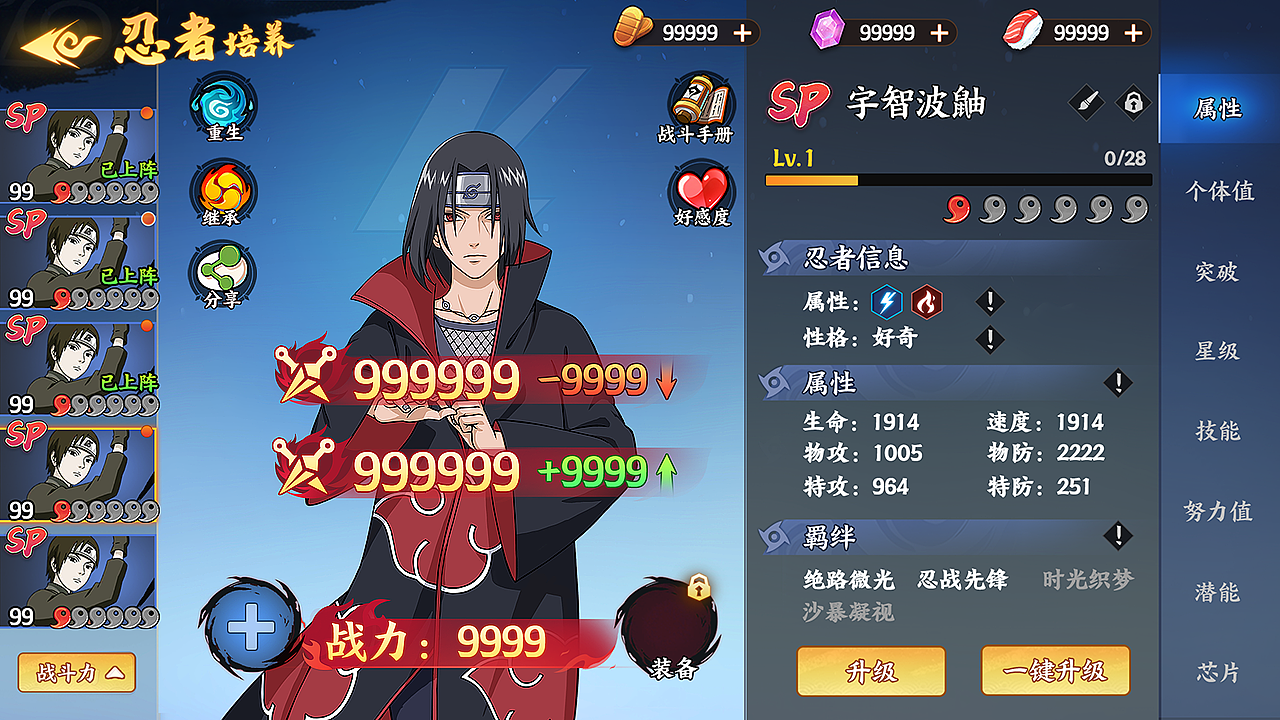
Task: Expand the 属性 section details
Action: pos(1117,384)
